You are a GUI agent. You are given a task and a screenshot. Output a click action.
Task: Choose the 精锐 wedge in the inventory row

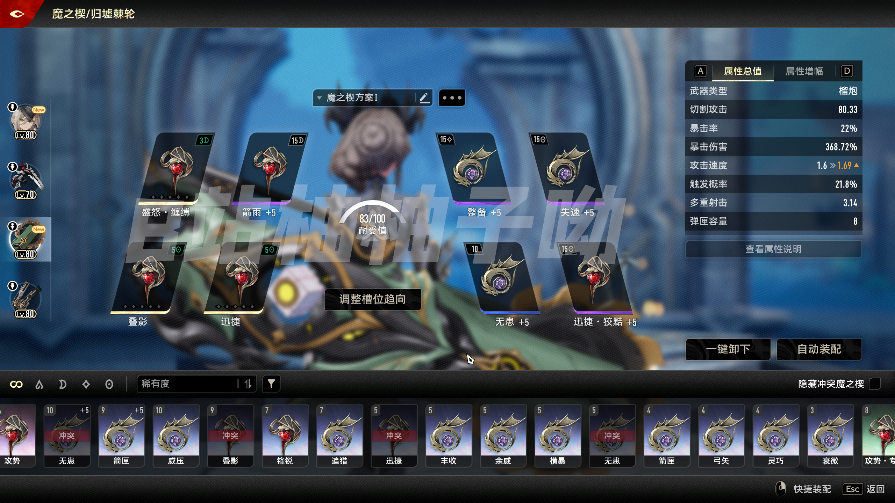[x=284, y=436]
